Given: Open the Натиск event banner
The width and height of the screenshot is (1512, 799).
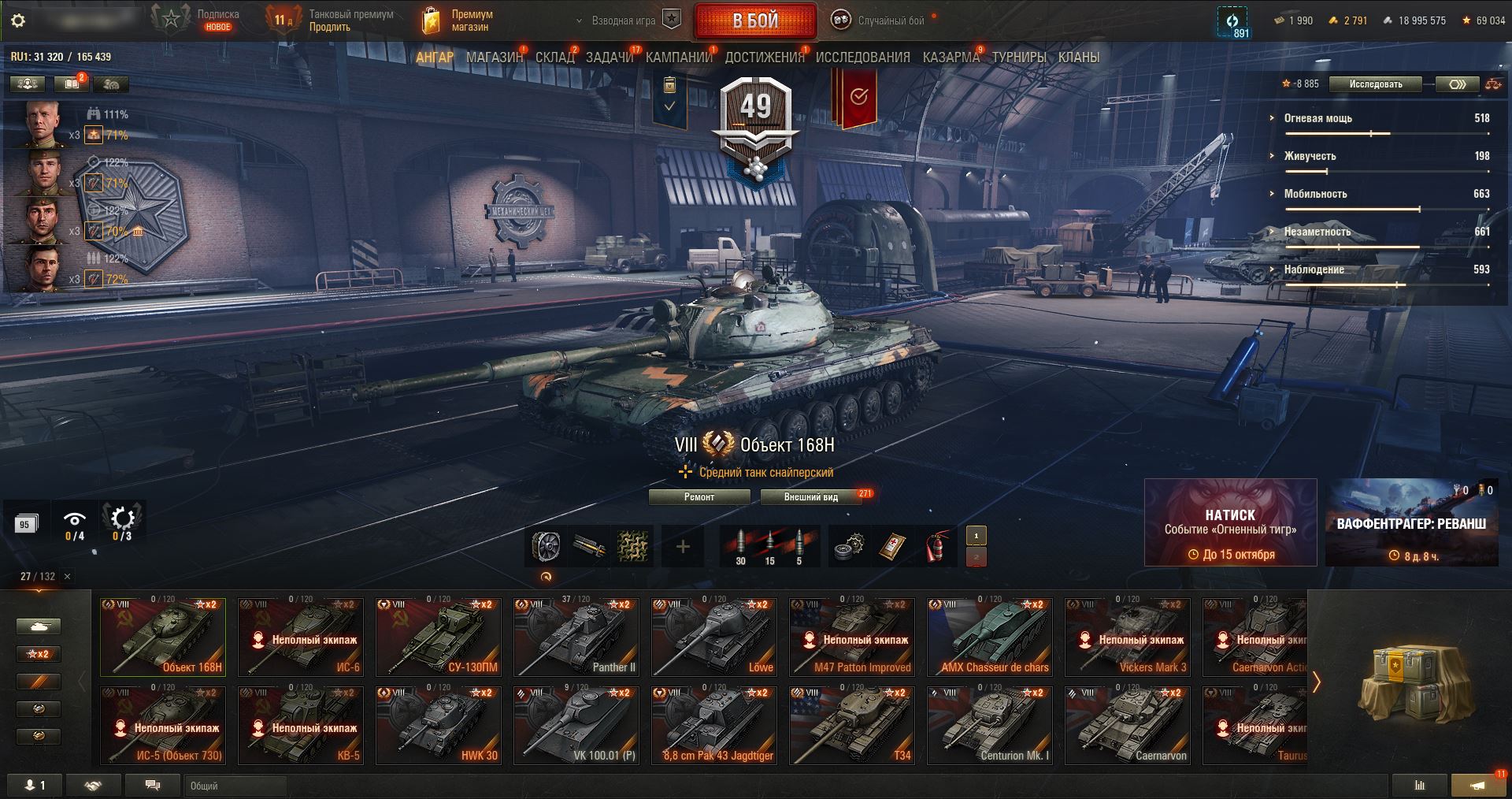Looking at the screenshot, I should [1230, 522].
